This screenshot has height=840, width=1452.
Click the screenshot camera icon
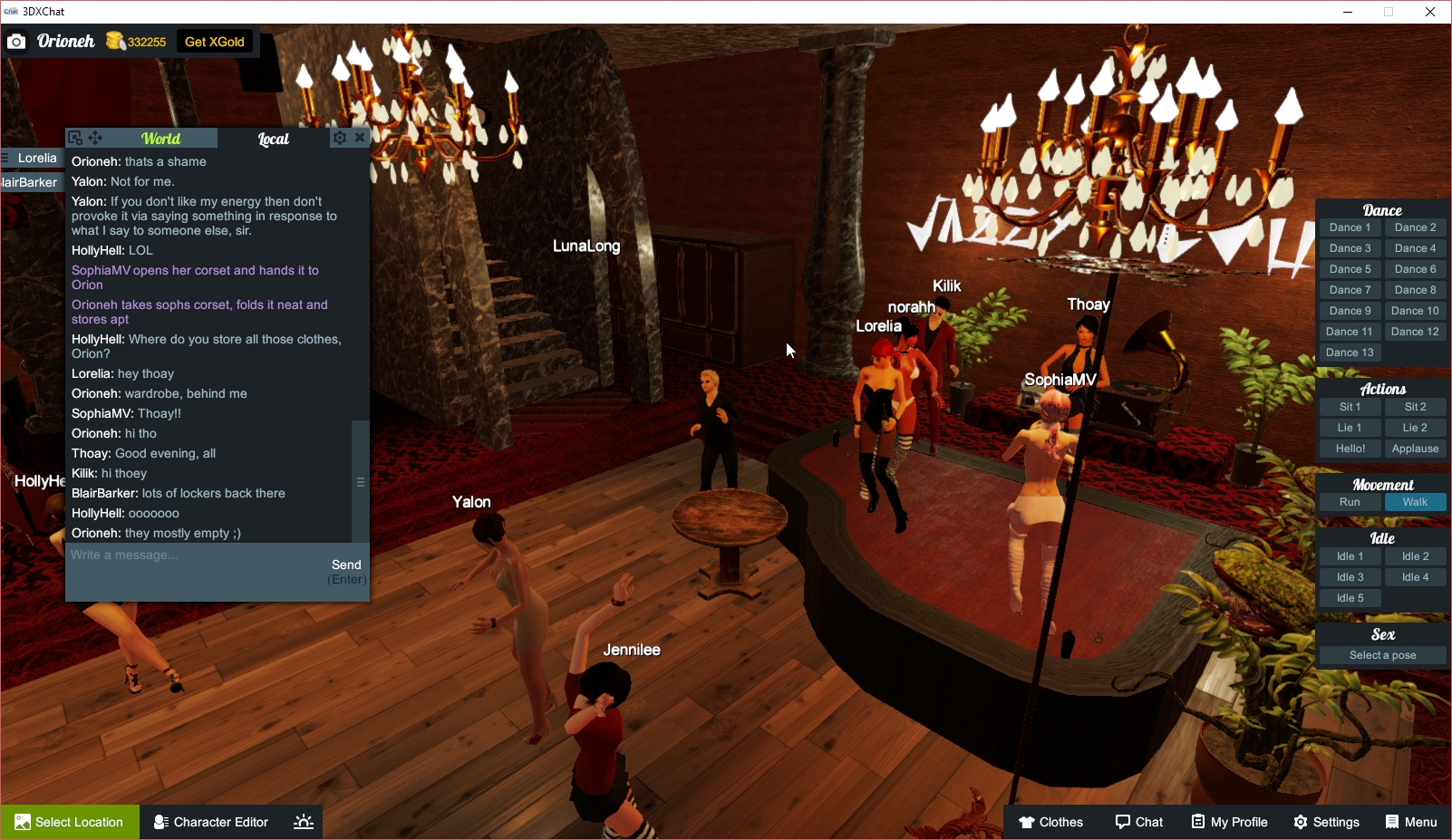tap(15, 42)
